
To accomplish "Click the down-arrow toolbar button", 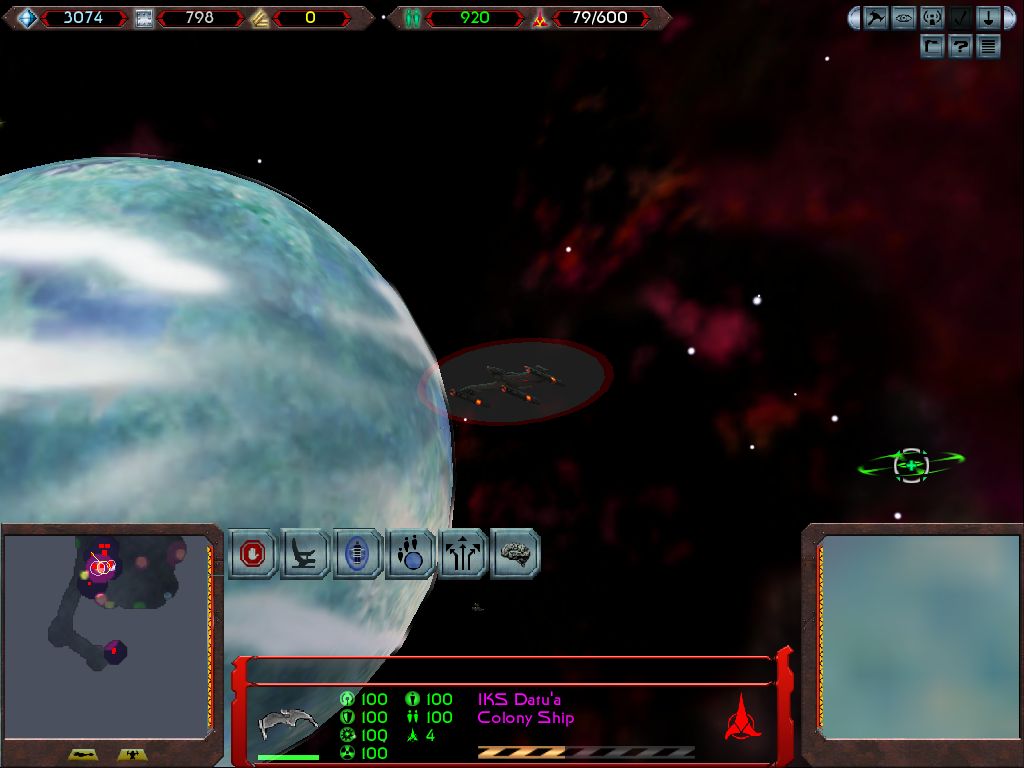I will coord(988,18).
